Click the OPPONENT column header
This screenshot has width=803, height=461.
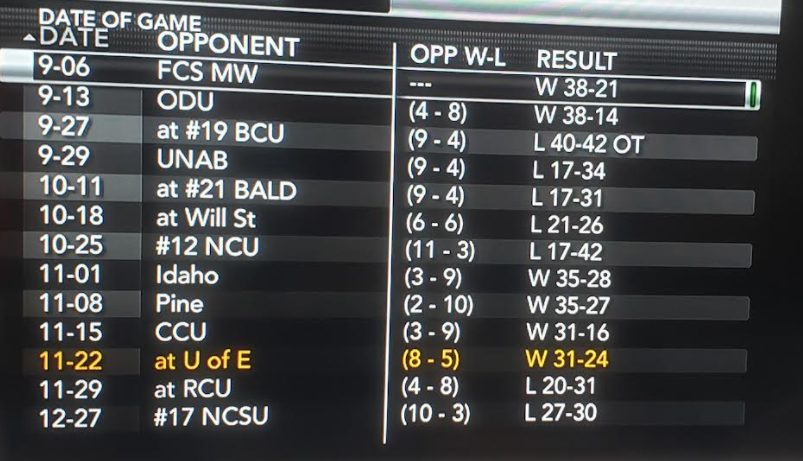tap(228, 45)
